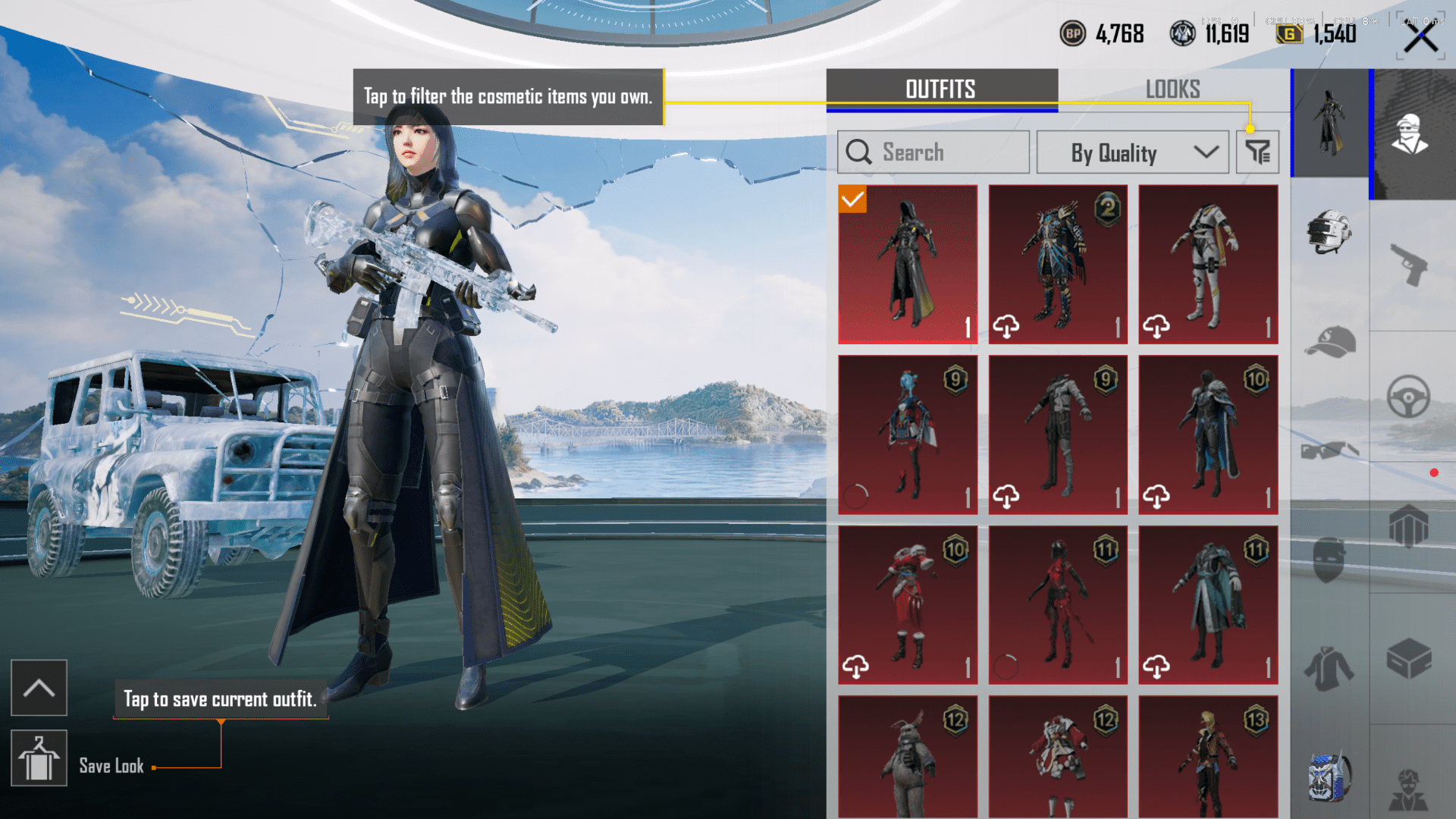Collapse the panel with the up arrow
The height and width of the screenshot is (819, 1456).
click(x=39, y=687)
